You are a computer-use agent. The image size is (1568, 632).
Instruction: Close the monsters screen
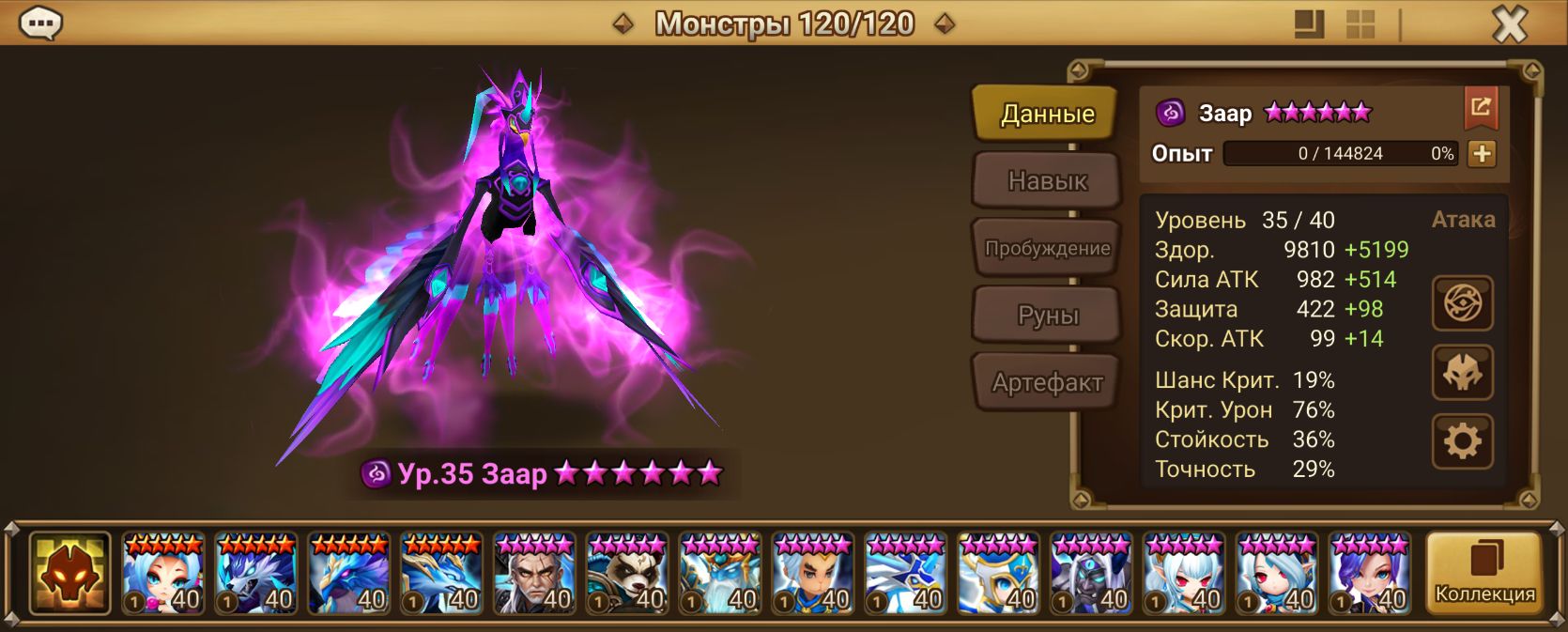coord(1509,24)
